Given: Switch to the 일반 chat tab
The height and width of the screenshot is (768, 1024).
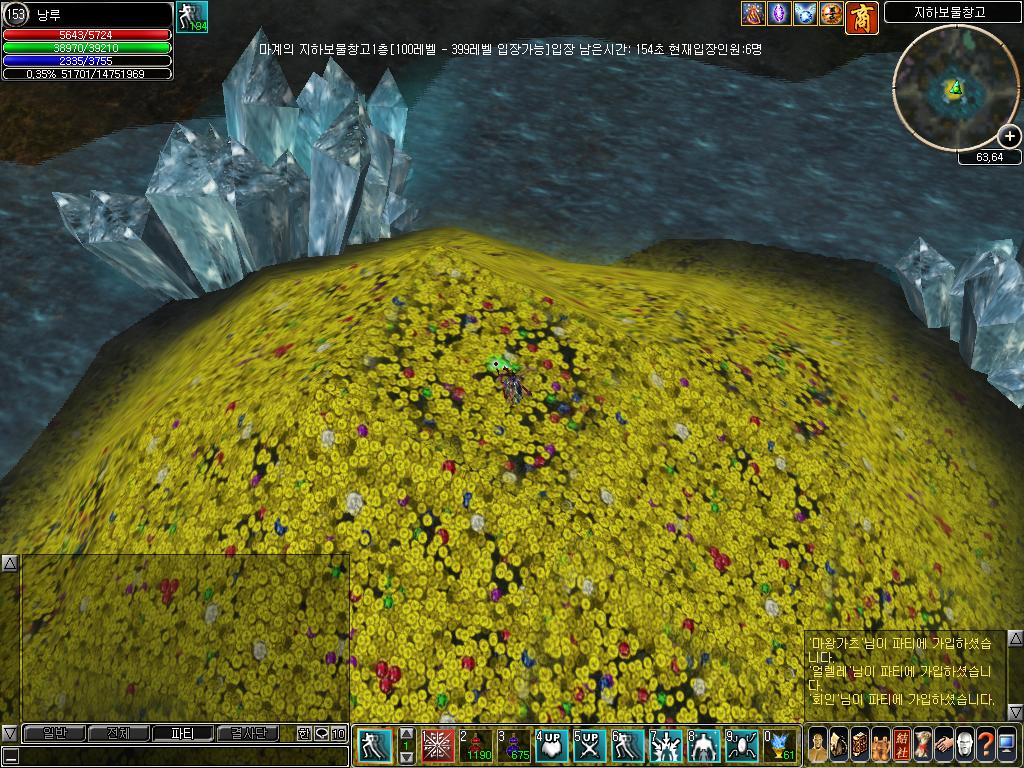Looking at the screenshot, I should pyautogui.click(x=54, y=733).
